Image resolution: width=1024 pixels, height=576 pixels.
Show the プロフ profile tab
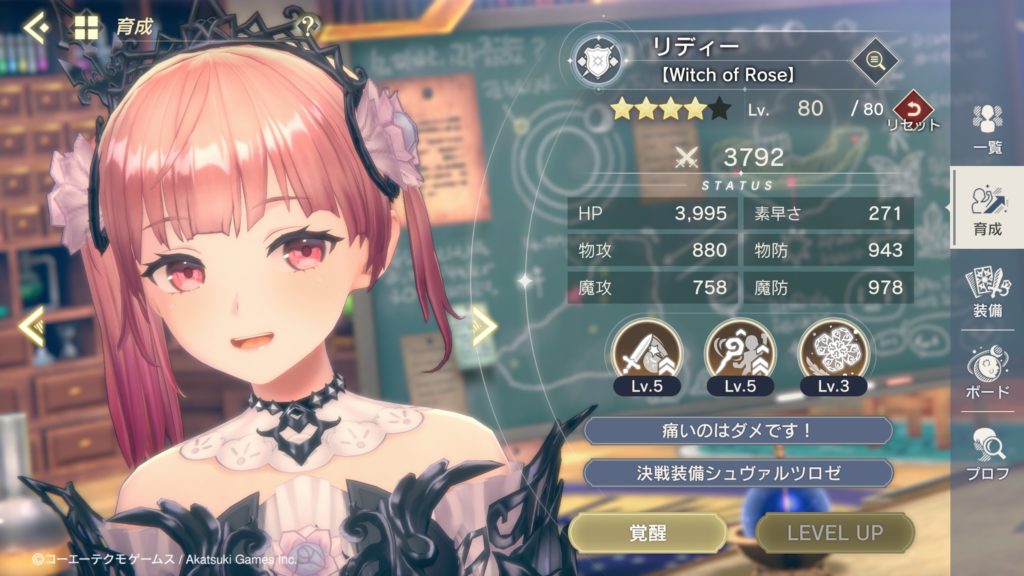point(987,453)
